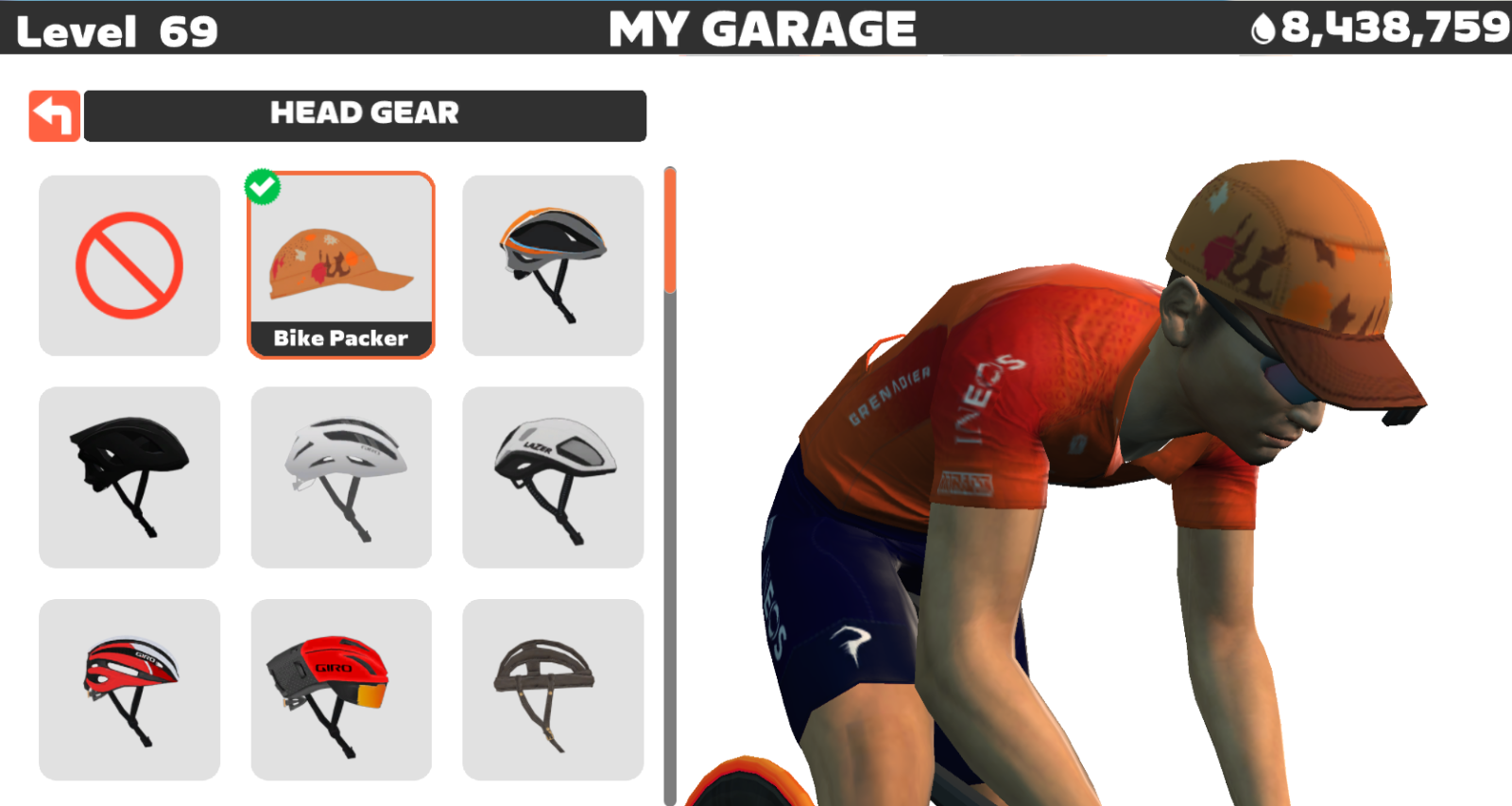Select the no head gear option
1512x806 pixels.
129,266
